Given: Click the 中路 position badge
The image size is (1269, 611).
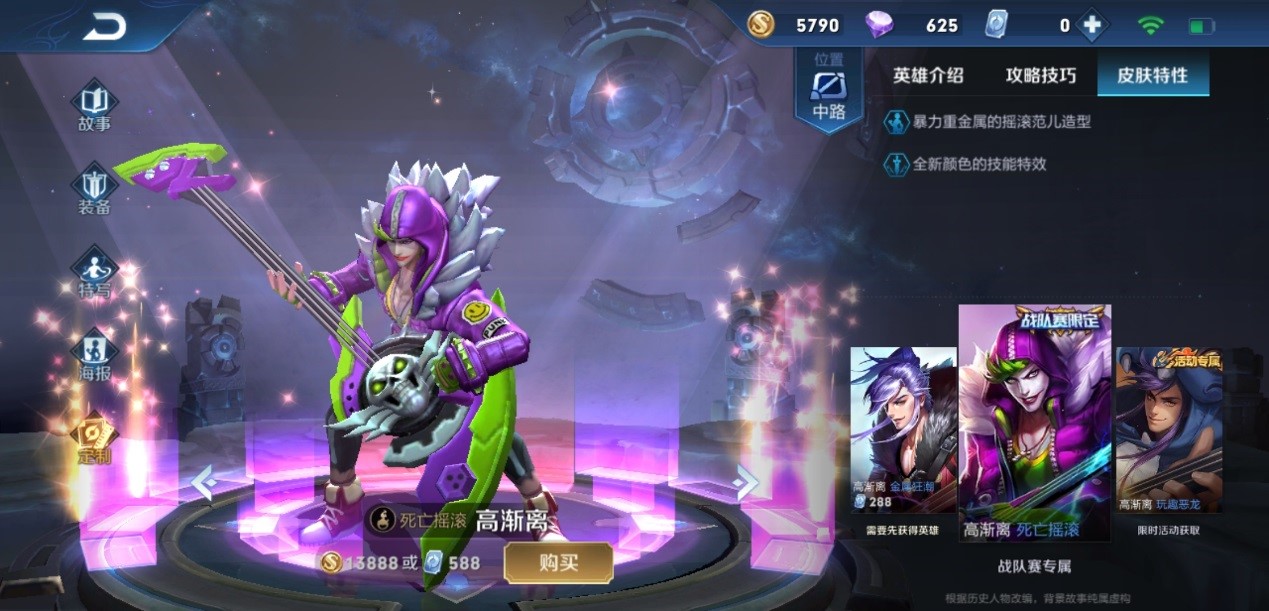Looking at the screenshot, I should [828, 90].
